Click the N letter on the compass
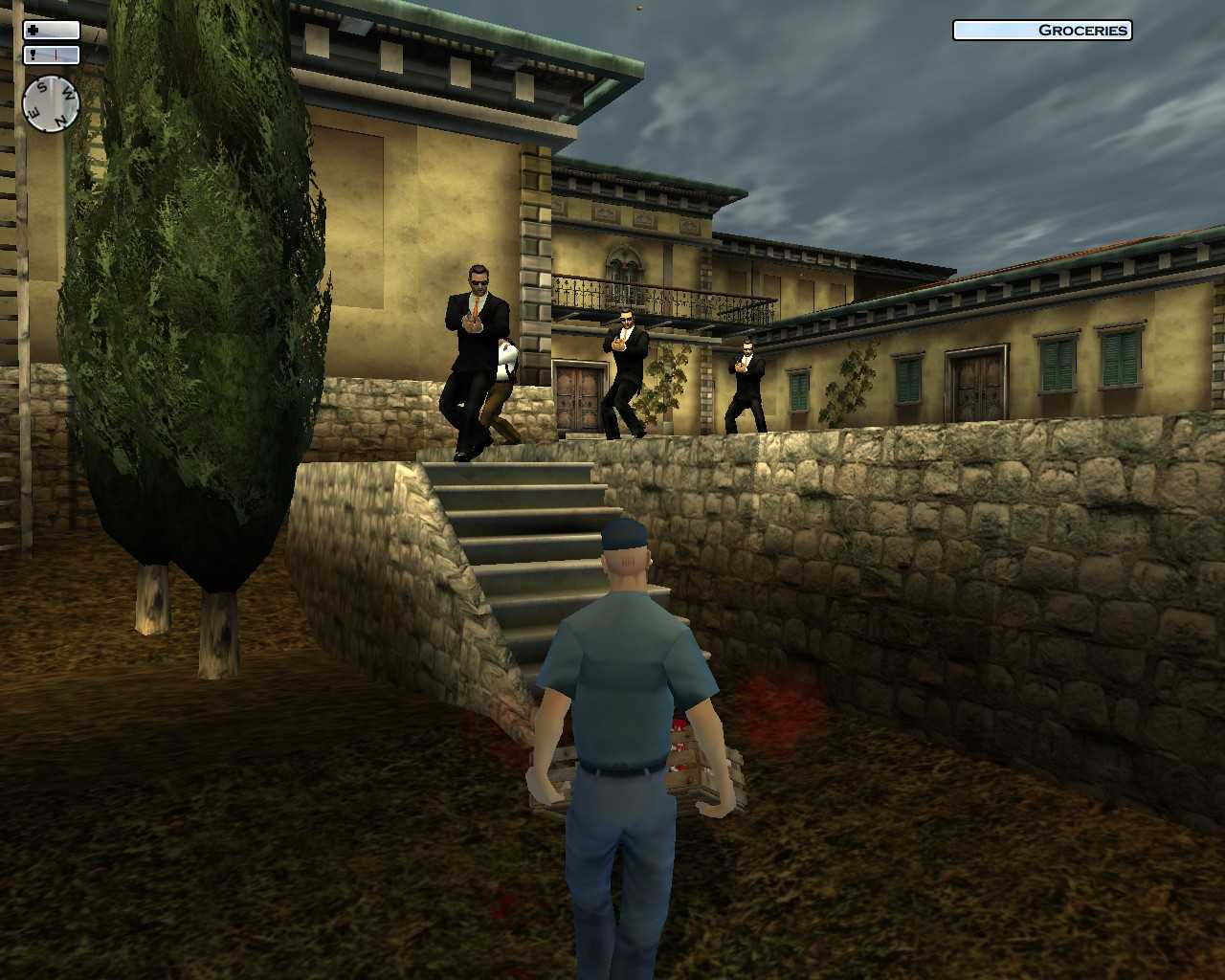1225x980 pixels. 61,119
